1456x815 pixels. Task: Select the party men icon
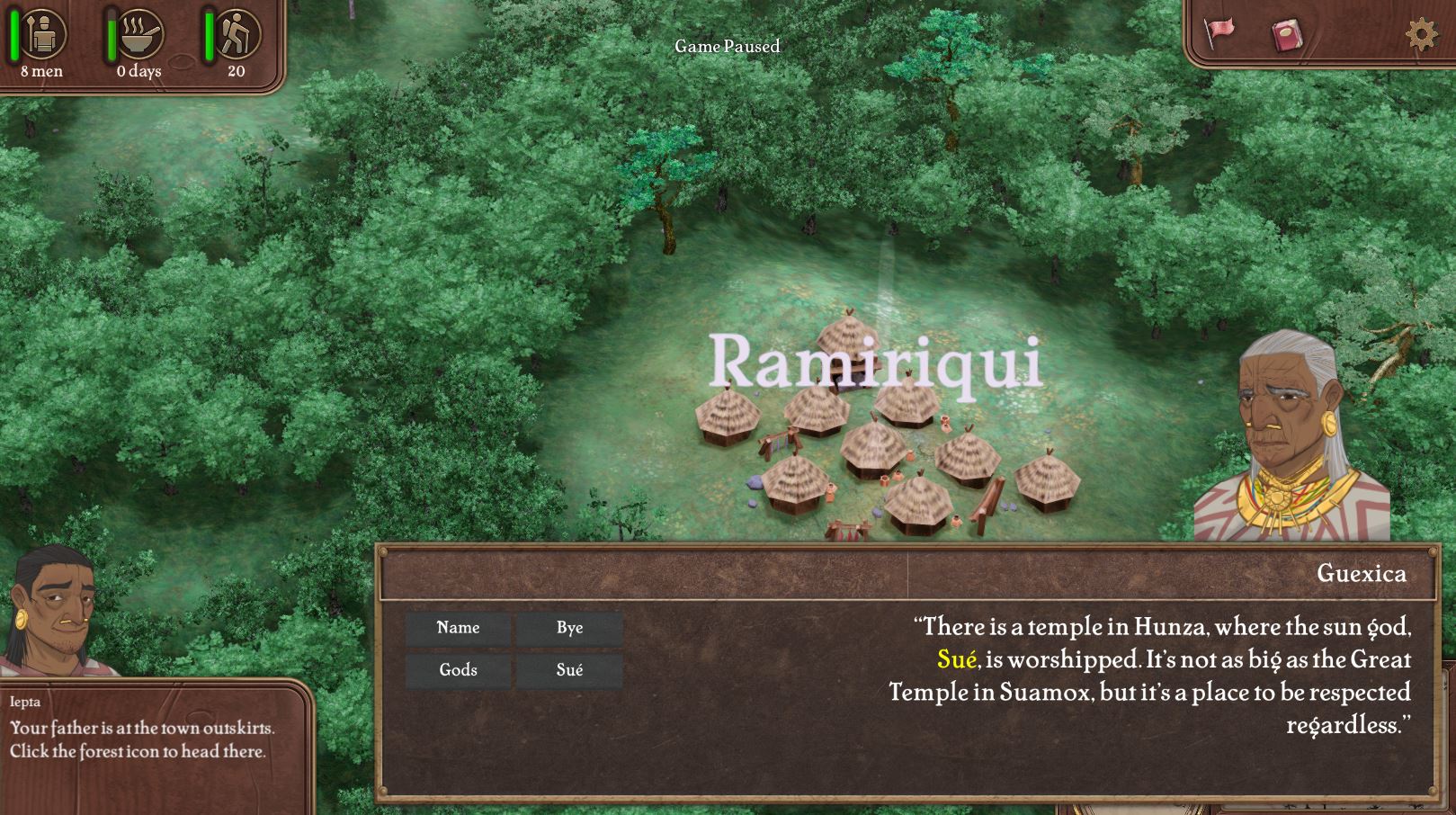pos(41,34)
